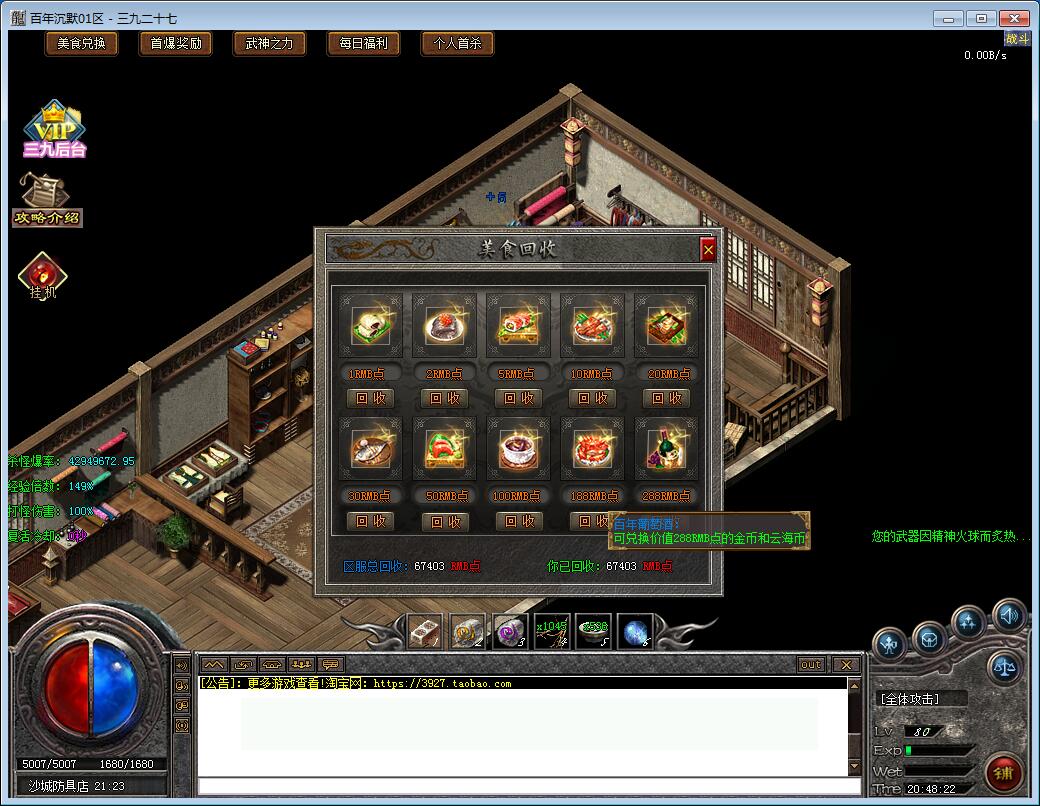Click 回收 under the 100RMB点 soup
The image size is (1040, 806).
pos(518,521)
